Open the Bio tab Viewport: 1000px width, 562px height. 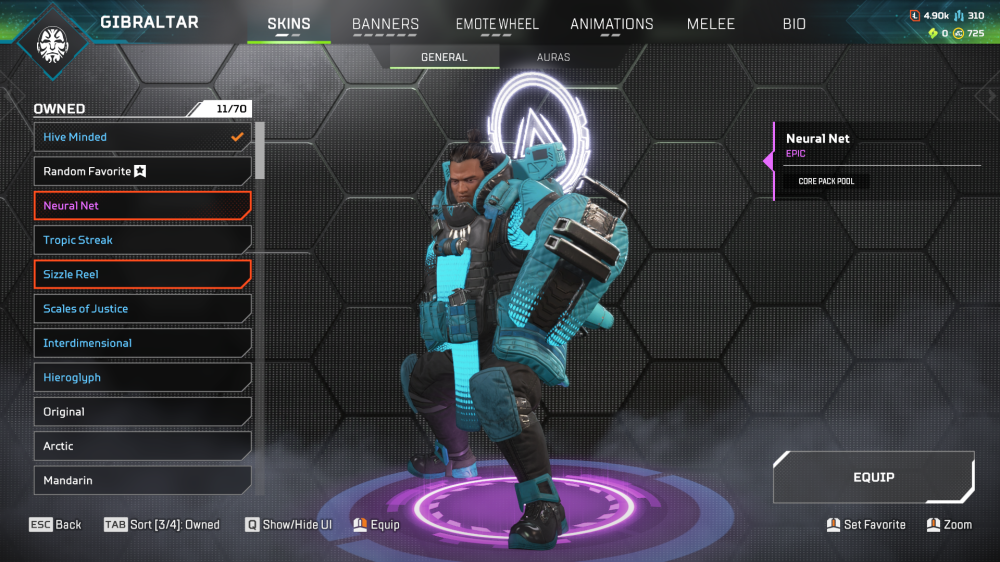coord(794,24)
